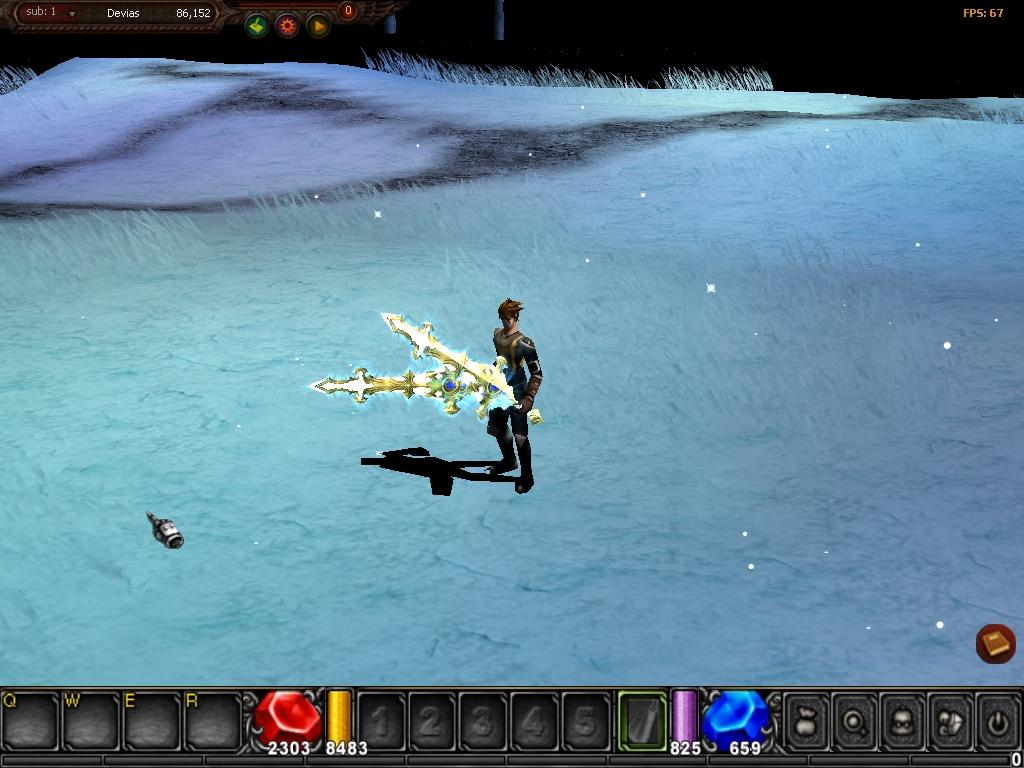This screenshot has width=1024, height=768.
Task: Open the brown book icon
Action: point(995,643)
